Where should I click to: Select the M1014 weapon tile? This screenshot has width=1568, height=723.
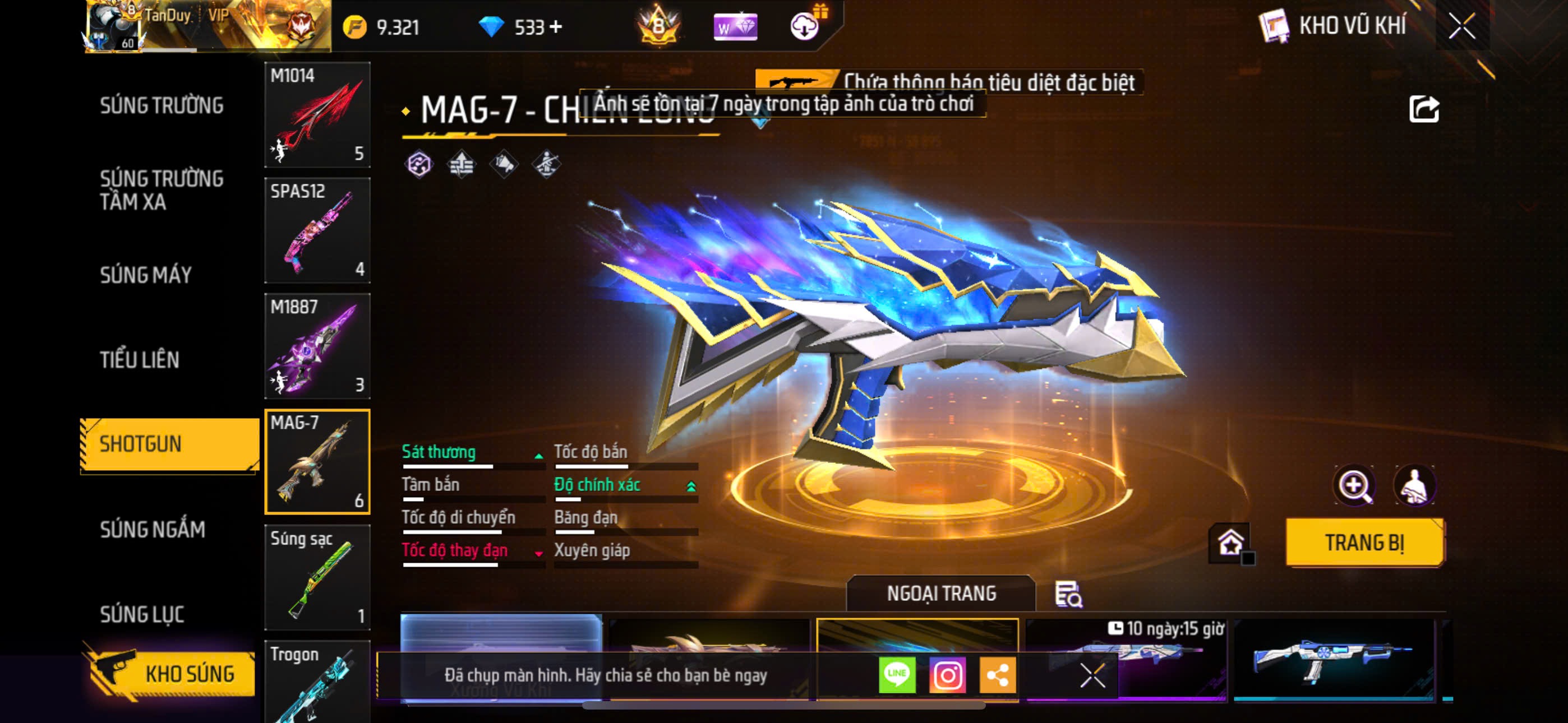point(317,115)
